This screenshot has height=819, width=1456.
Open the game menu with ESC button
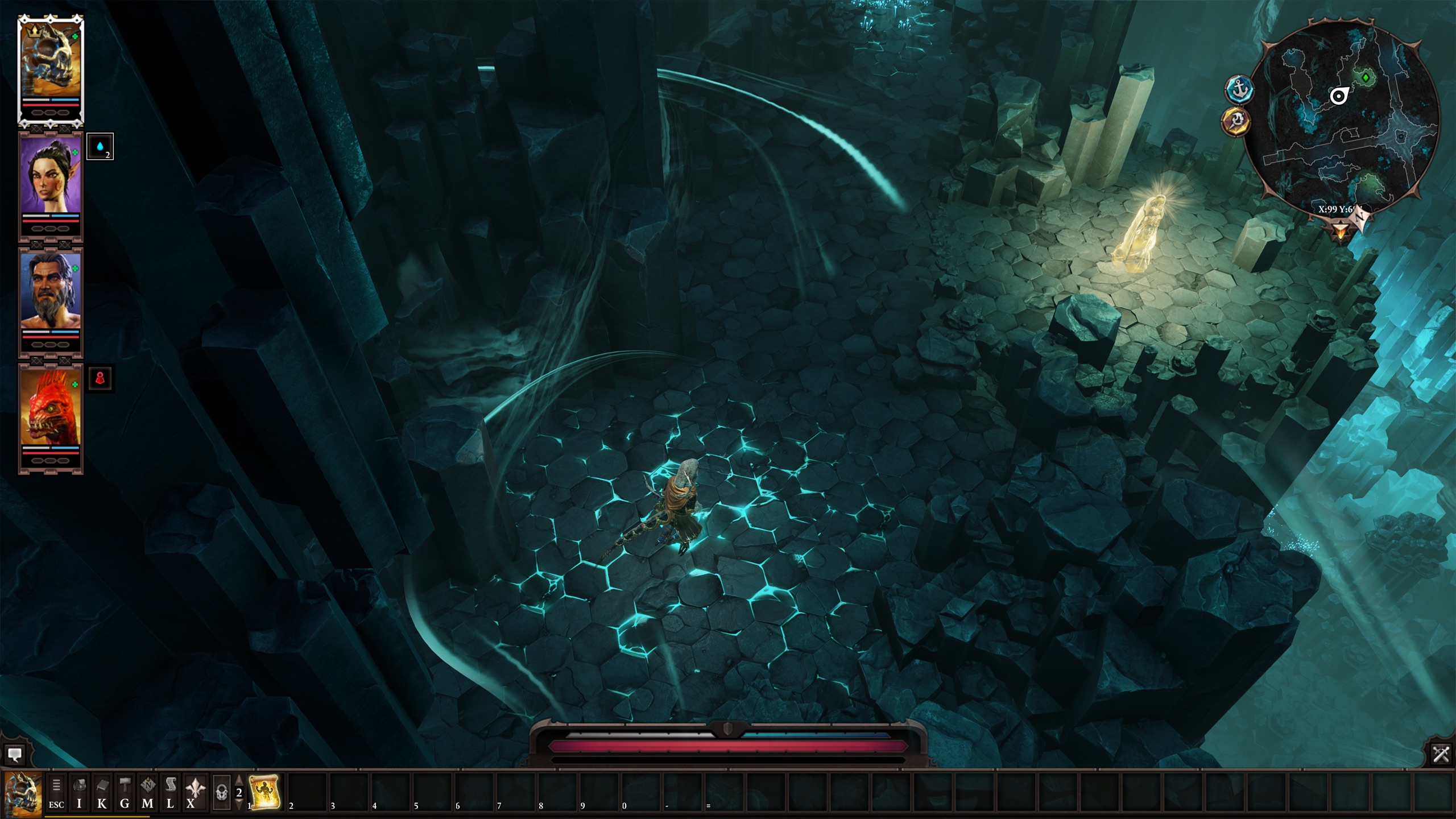point(56,793)
